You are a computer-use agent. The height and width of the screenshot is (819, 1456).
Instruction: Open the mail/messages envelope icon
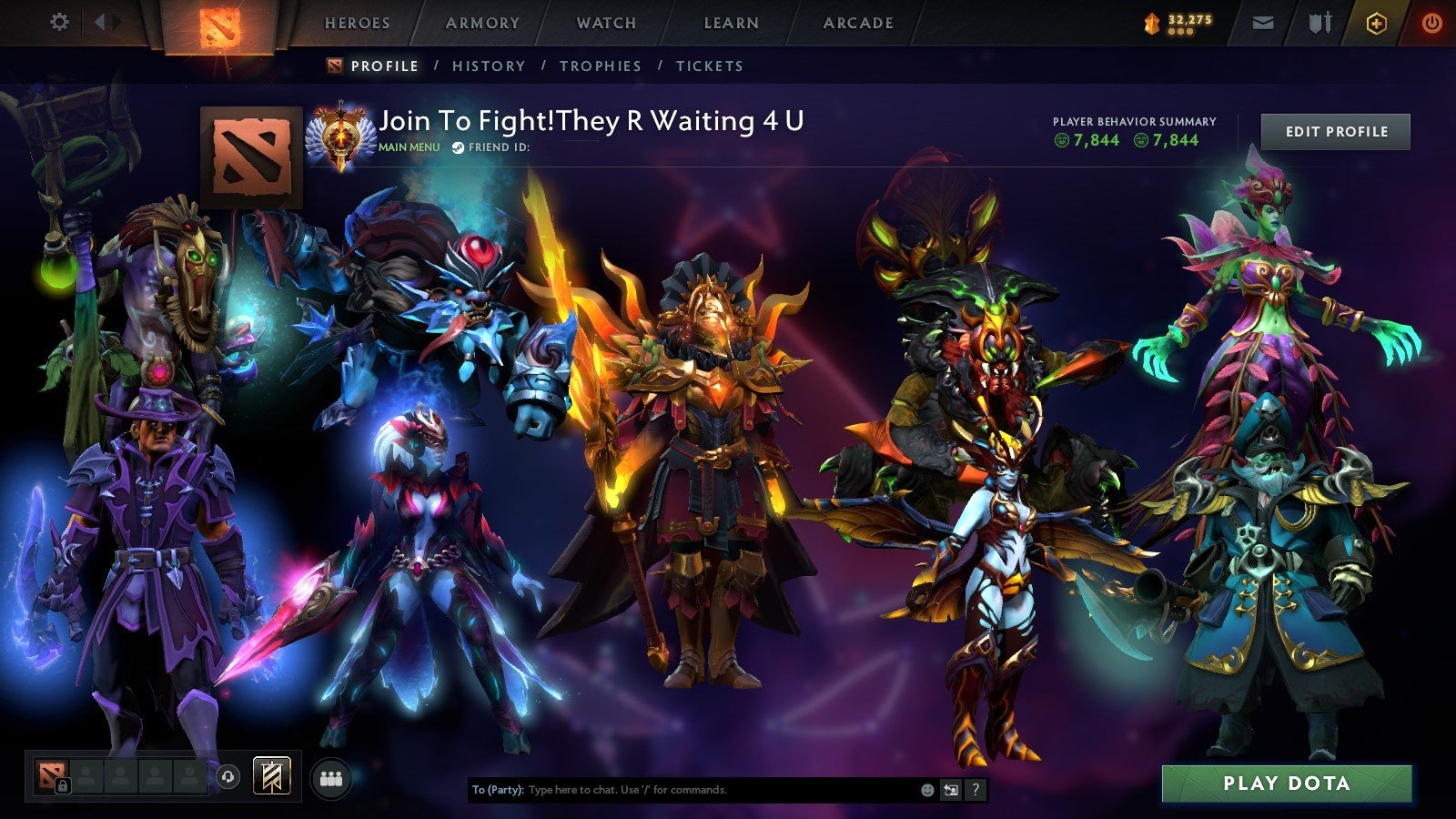(1261, 22)
